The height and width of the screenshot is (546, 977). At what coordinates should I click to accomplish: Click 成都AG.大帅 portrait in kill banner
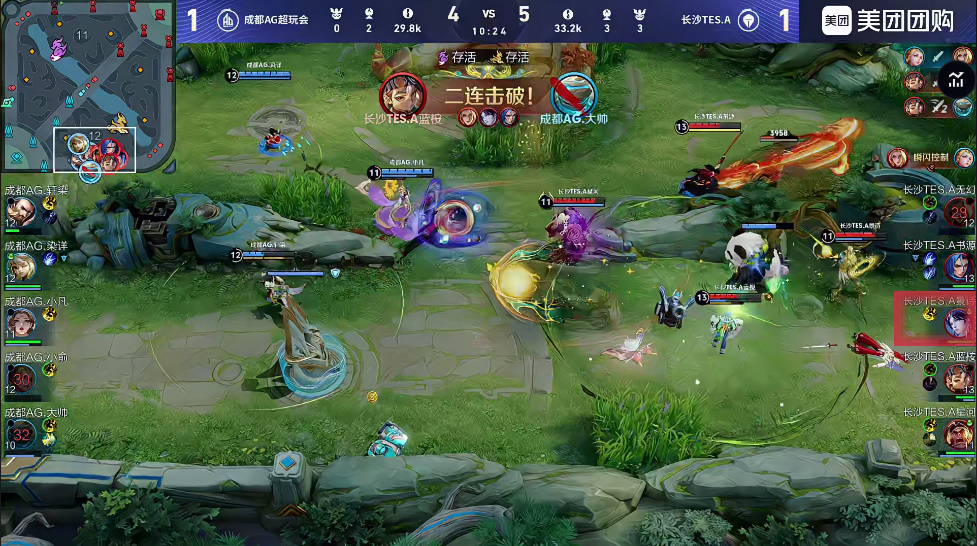(x=573, y=95)
